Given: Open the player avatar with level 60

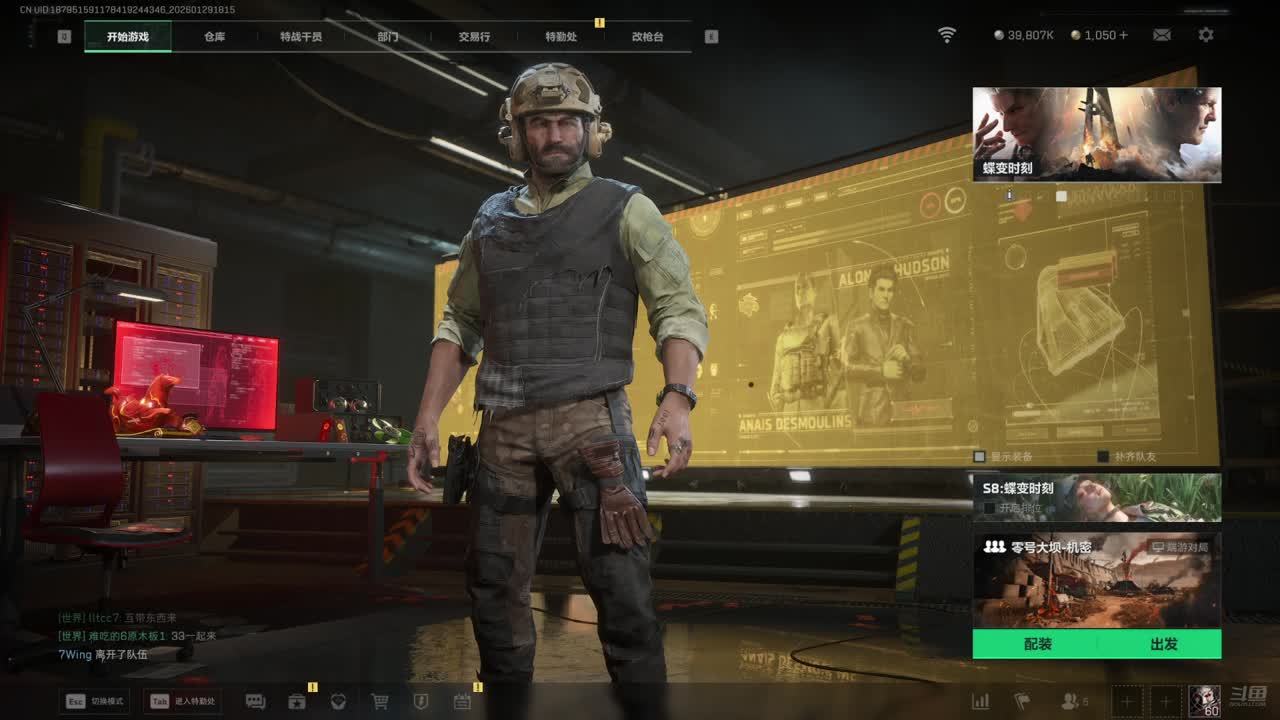Looking at the screenshot, I should click(x=1204, y=701).
